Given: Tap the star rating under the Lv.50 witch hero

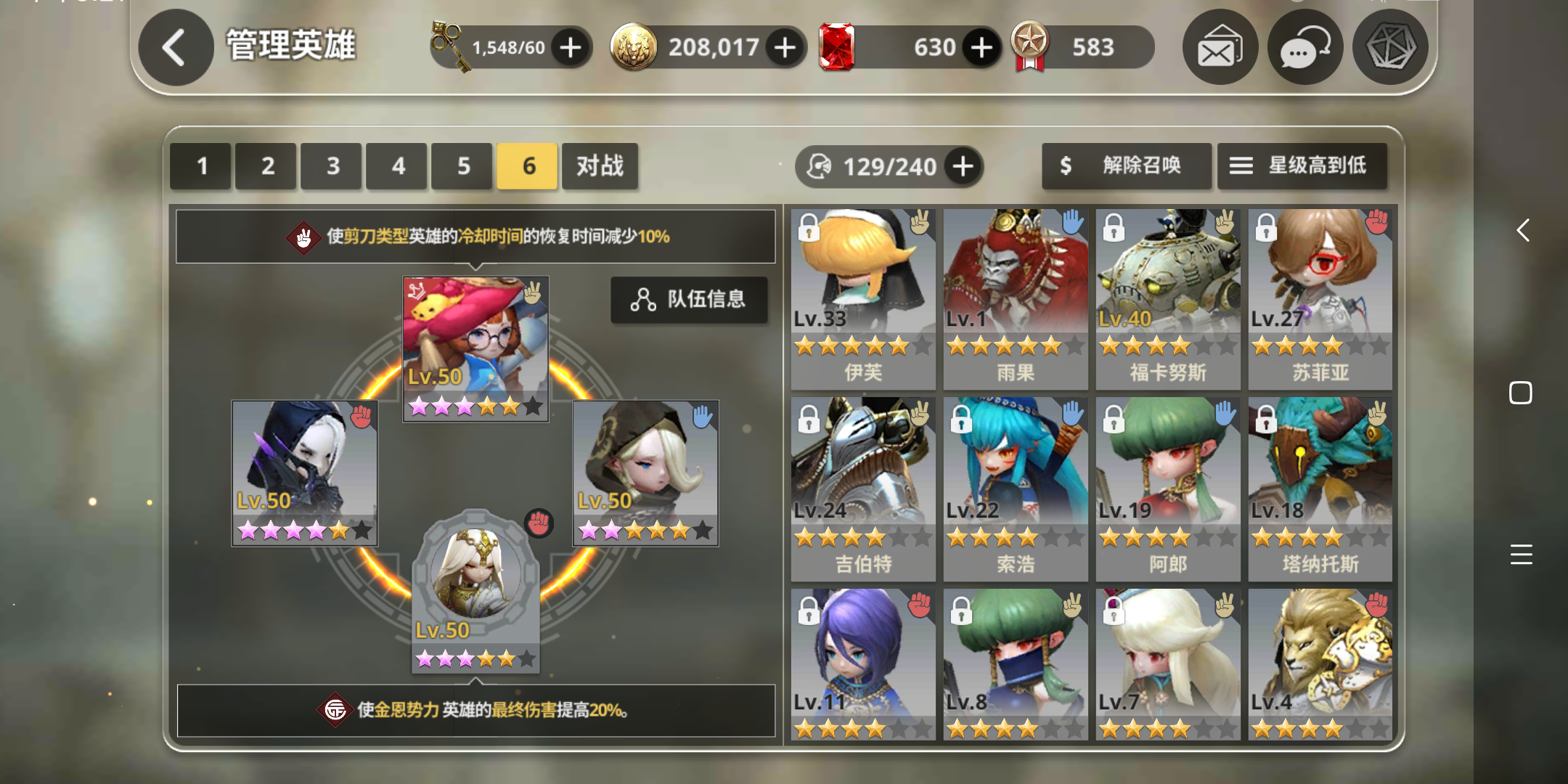Looking at the screenshot, I should [x=475, y=405].
